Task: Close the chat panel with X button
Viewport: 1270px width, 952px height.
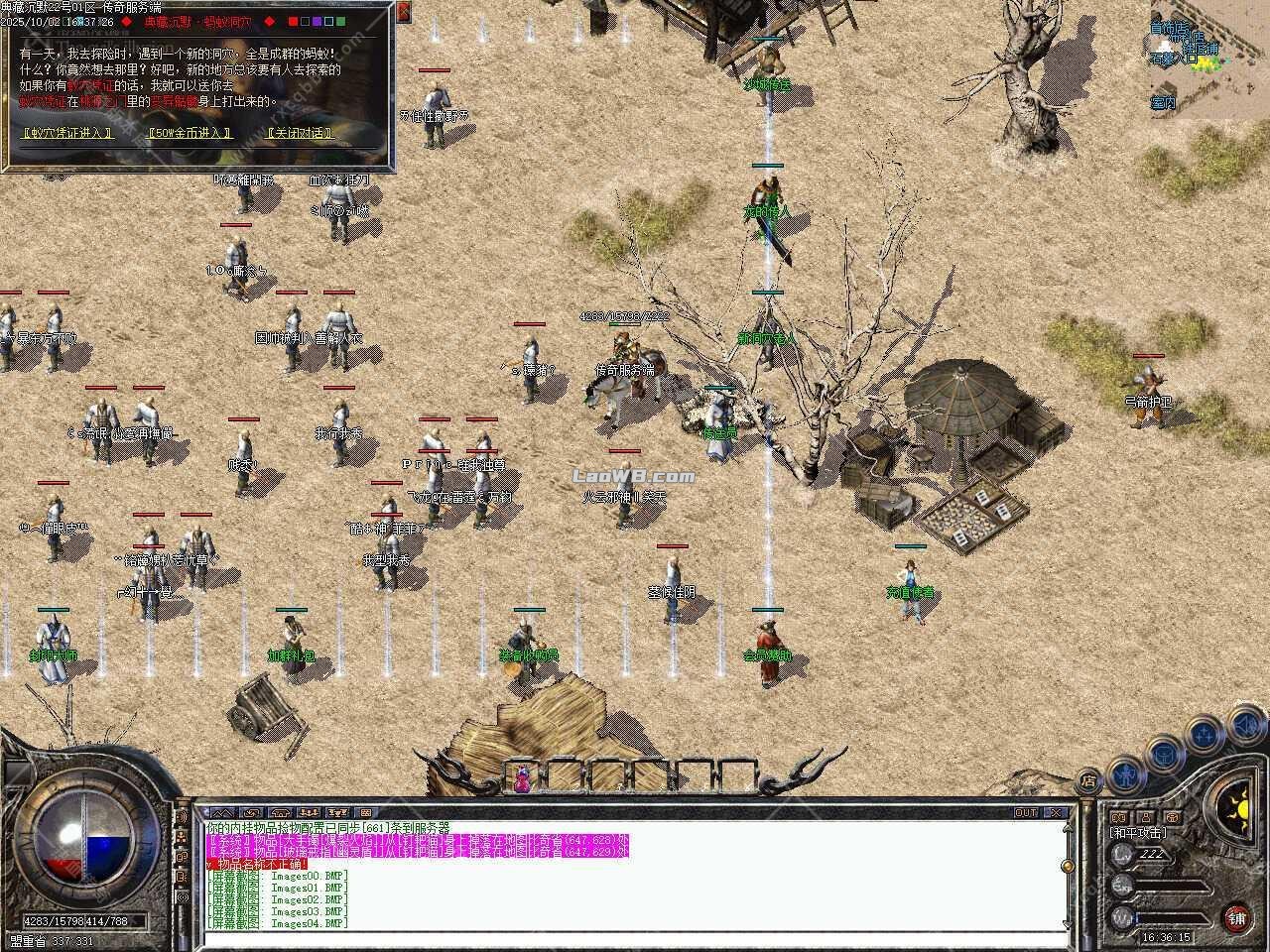Action: point(1056,813)
